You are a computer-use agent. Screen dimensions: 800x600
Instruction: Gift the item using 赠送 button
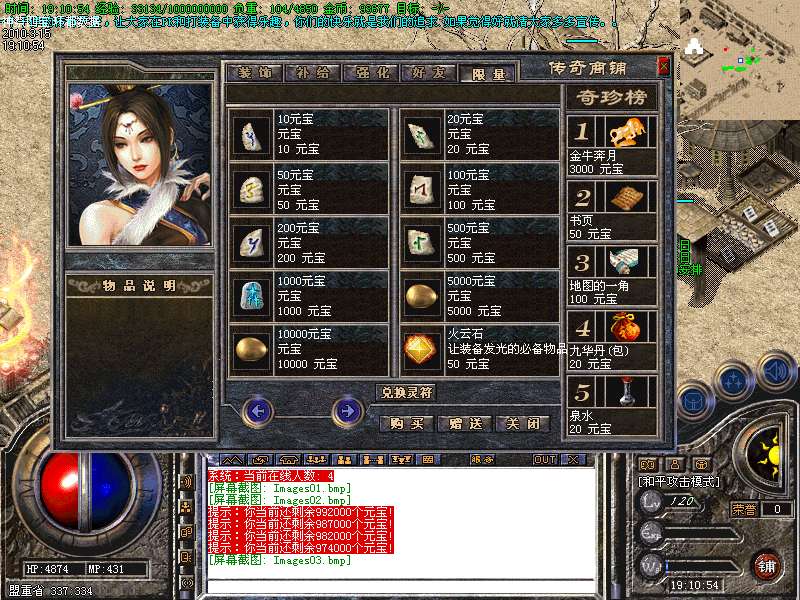click(x=465, y=423)
